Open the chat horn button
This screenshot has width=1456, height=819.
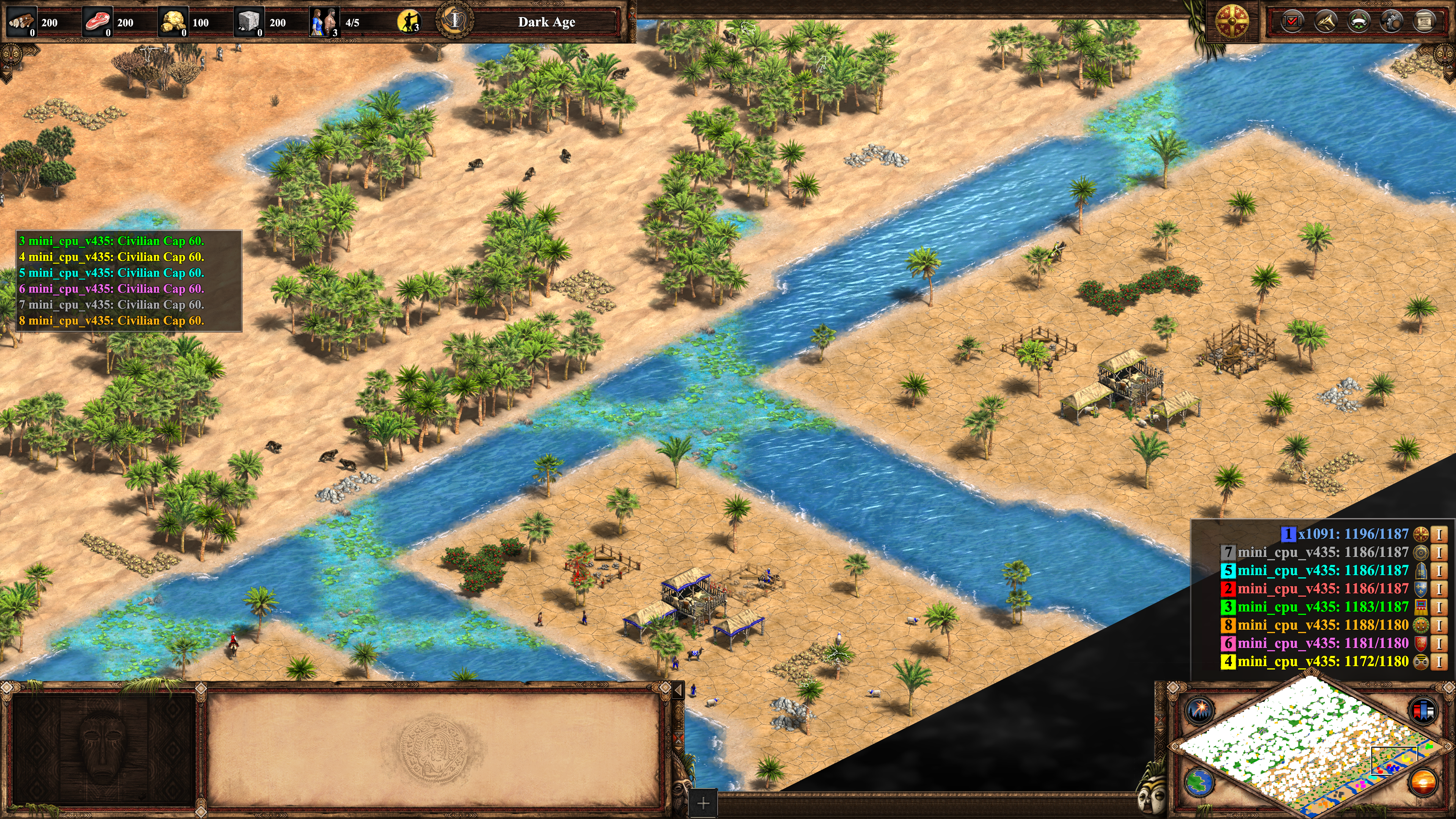click(1326, 22)
